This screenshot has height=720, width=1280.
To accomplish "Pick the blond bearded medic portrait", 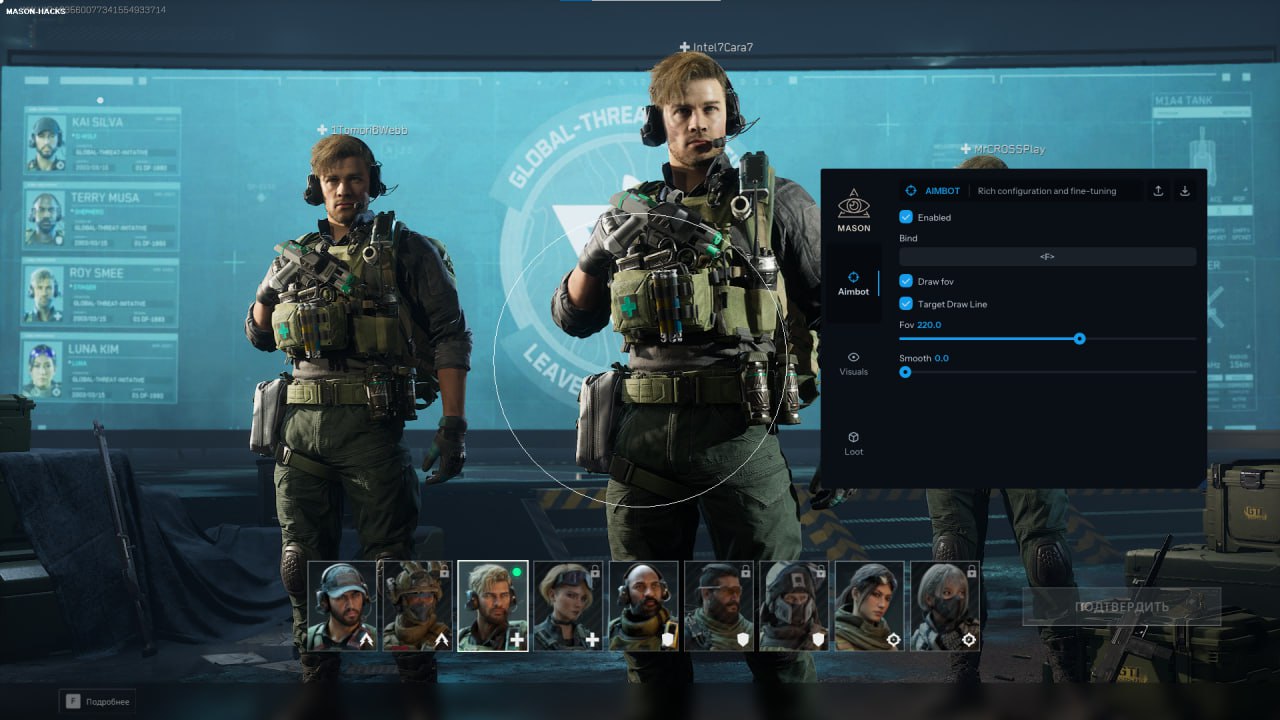I will (492, 606).
